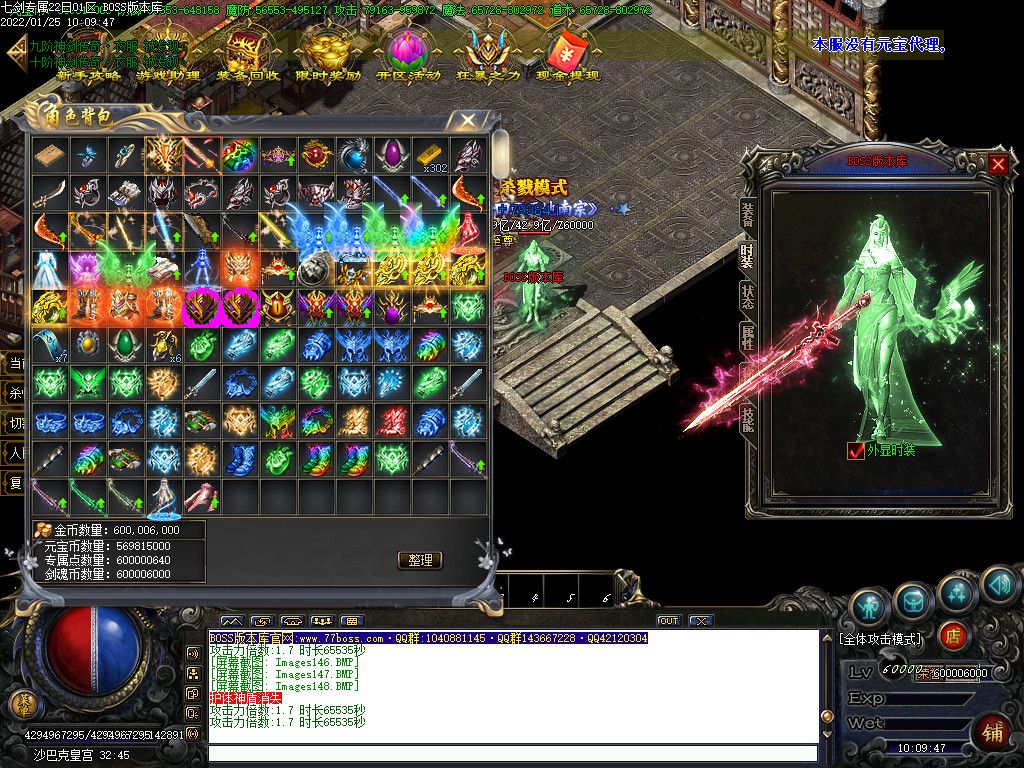
Task: Click the OUT button above chat
Action: [x=669, y=621]
